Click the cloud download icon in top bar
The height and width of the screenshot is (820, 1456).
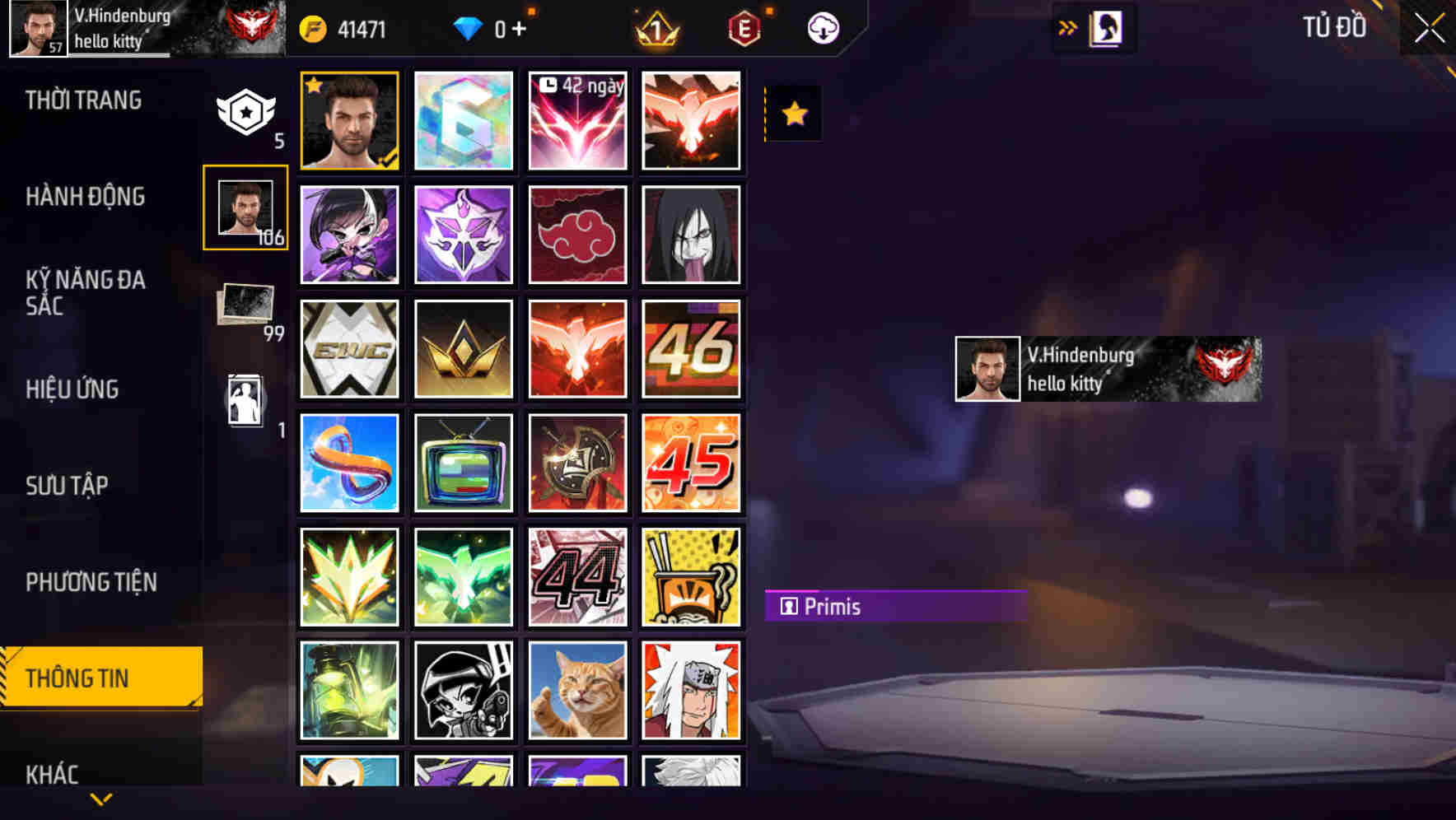pos(821,27)
